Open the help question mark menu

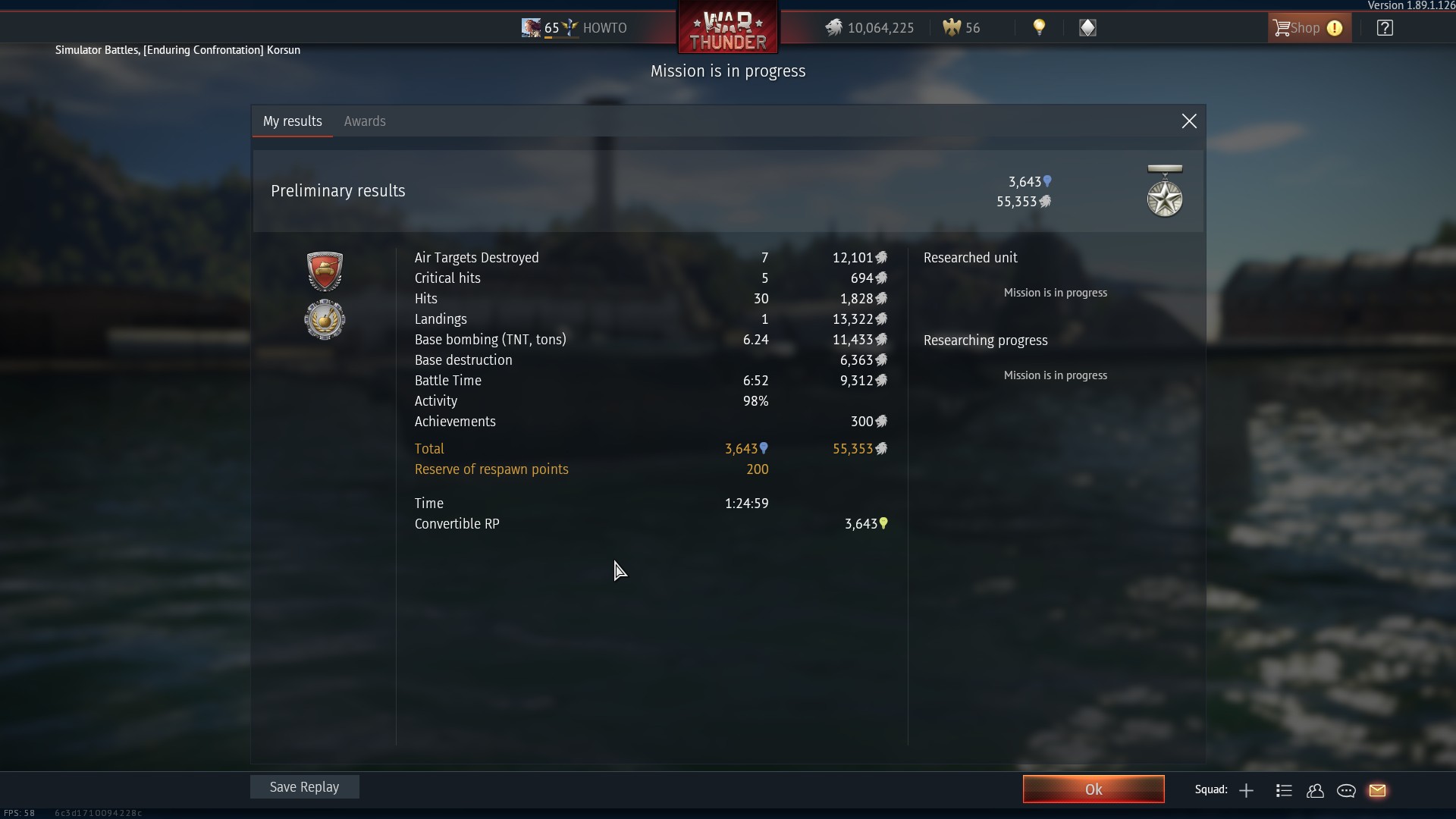click(x=1385, y=28)
